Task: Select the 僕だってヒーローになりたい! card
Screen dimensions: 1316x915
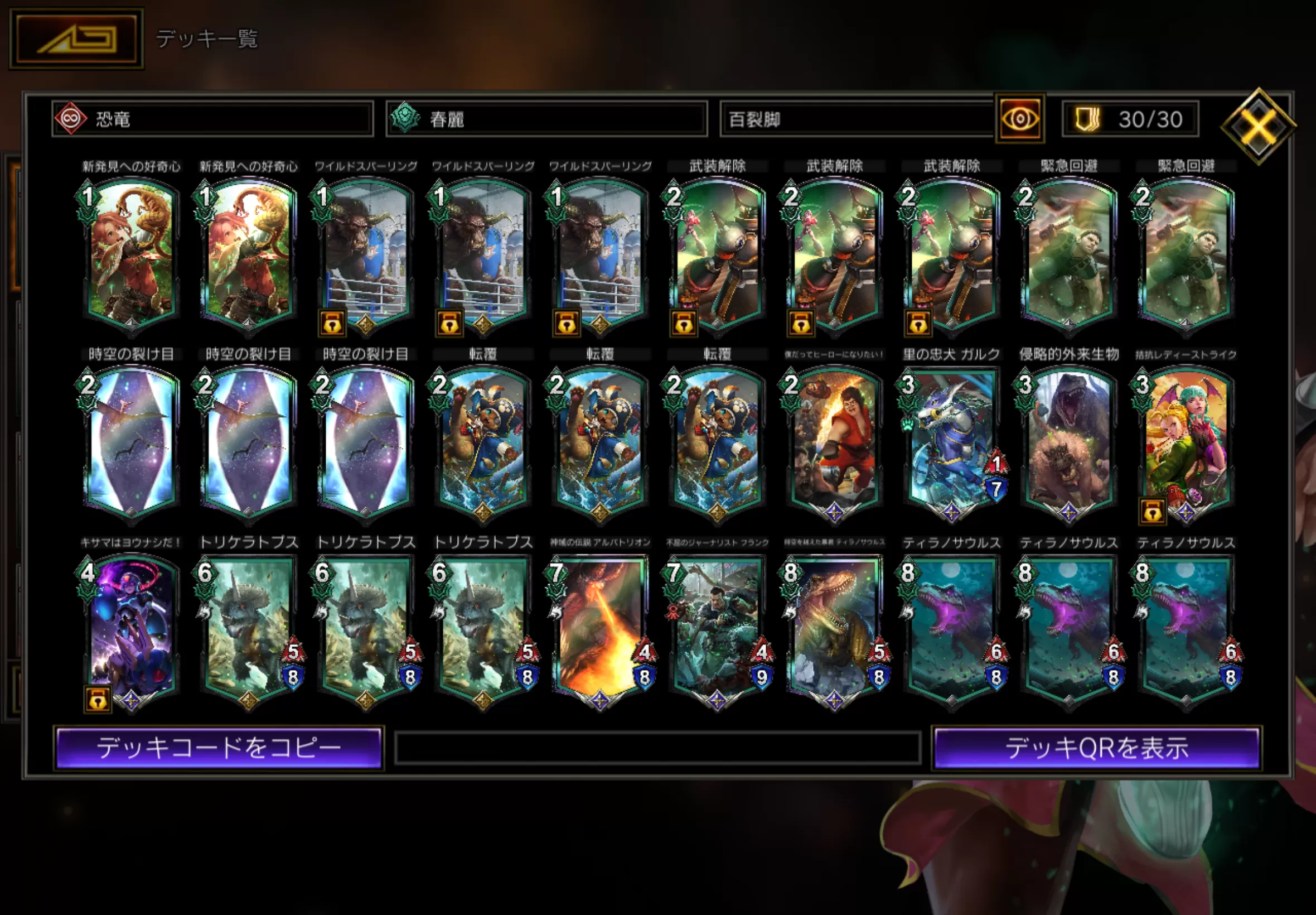Action: click(834, 441)
